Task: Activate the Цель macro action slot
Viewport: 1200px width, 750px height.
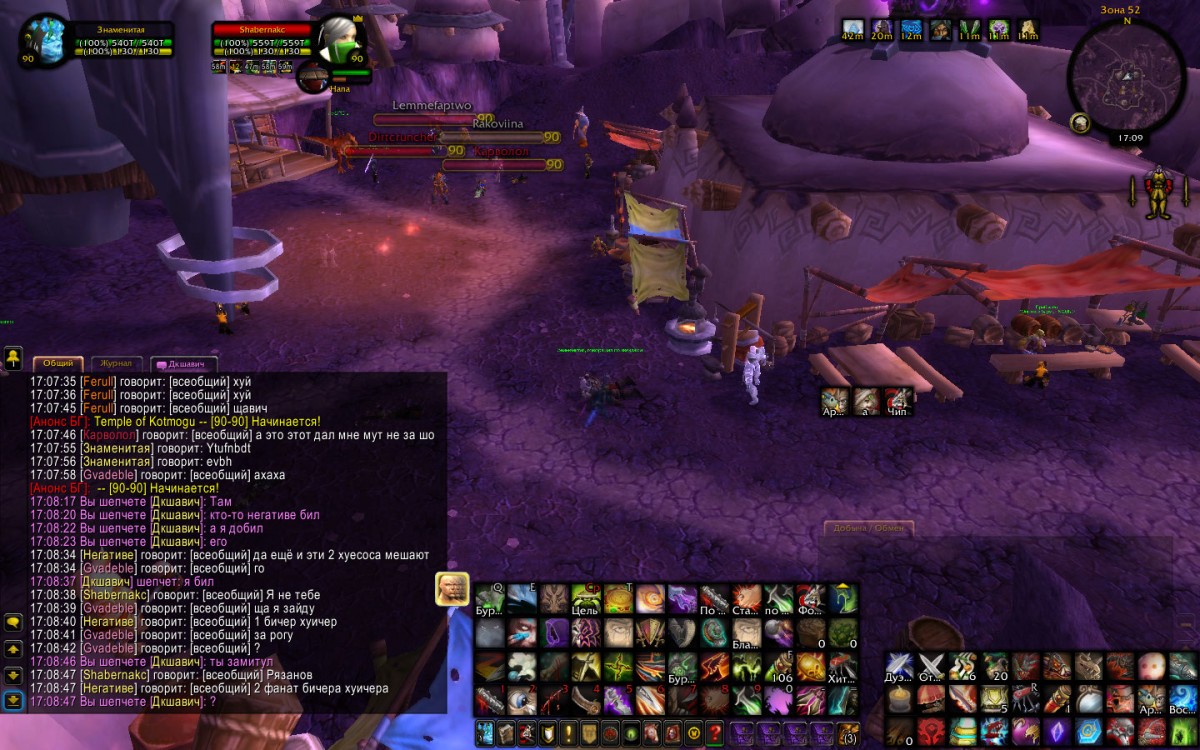Action: click(x=586, y=599)
